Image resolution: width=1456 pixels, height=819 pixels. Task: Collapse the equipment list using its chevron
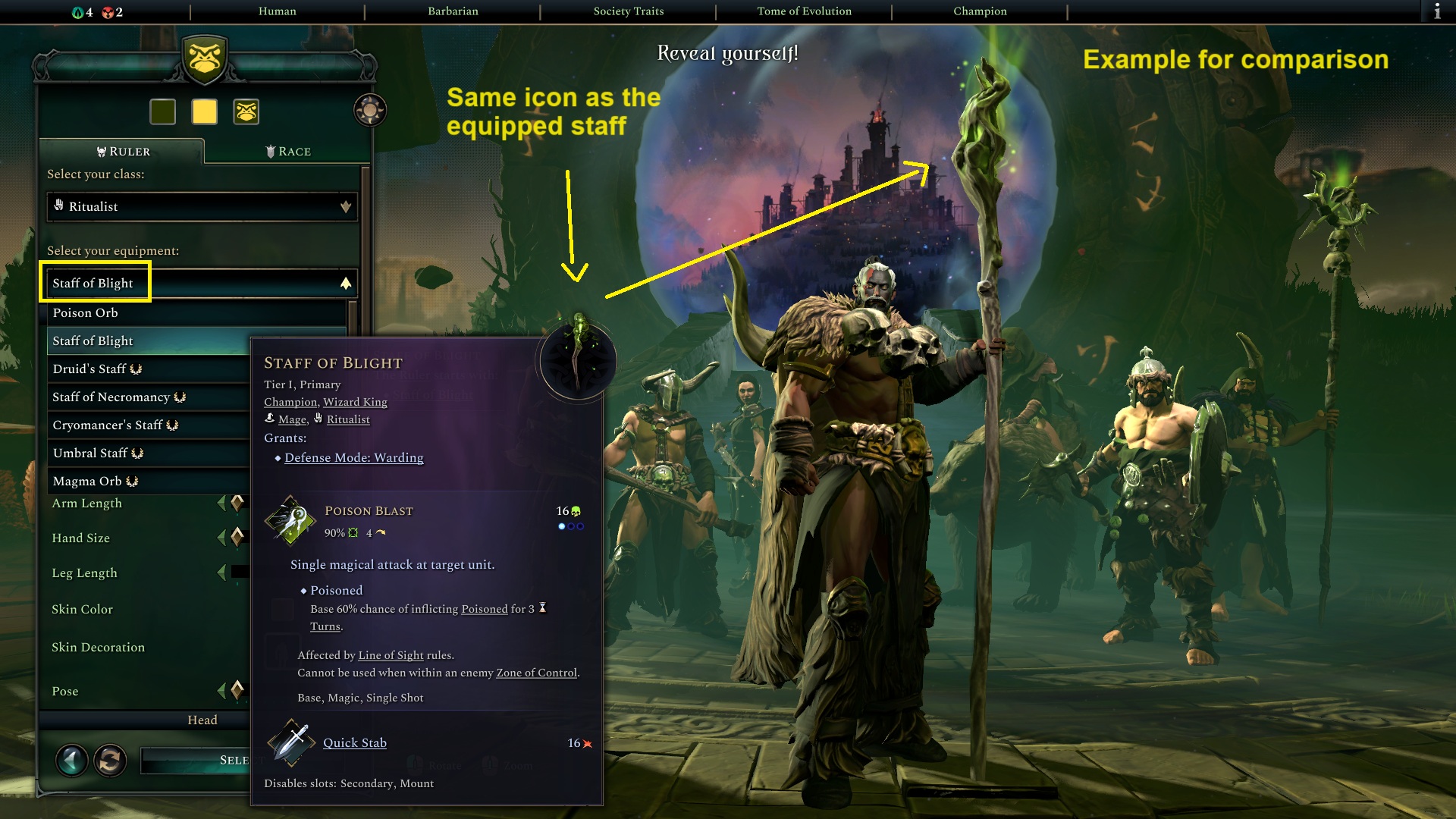(x=346, y=282)
